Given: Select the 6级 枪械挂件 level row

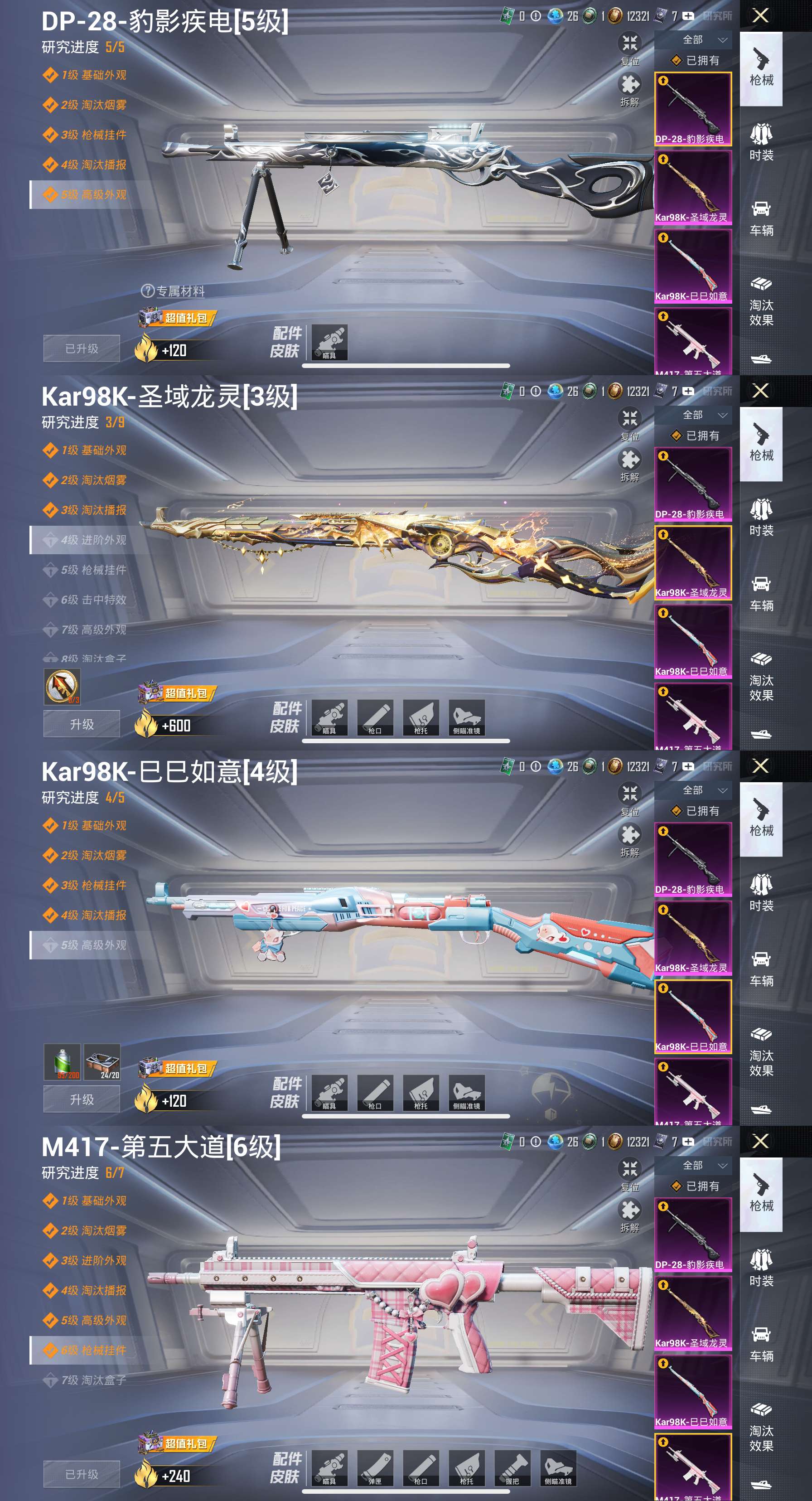Looking at the screenshot, I should tap(93, 1350).
